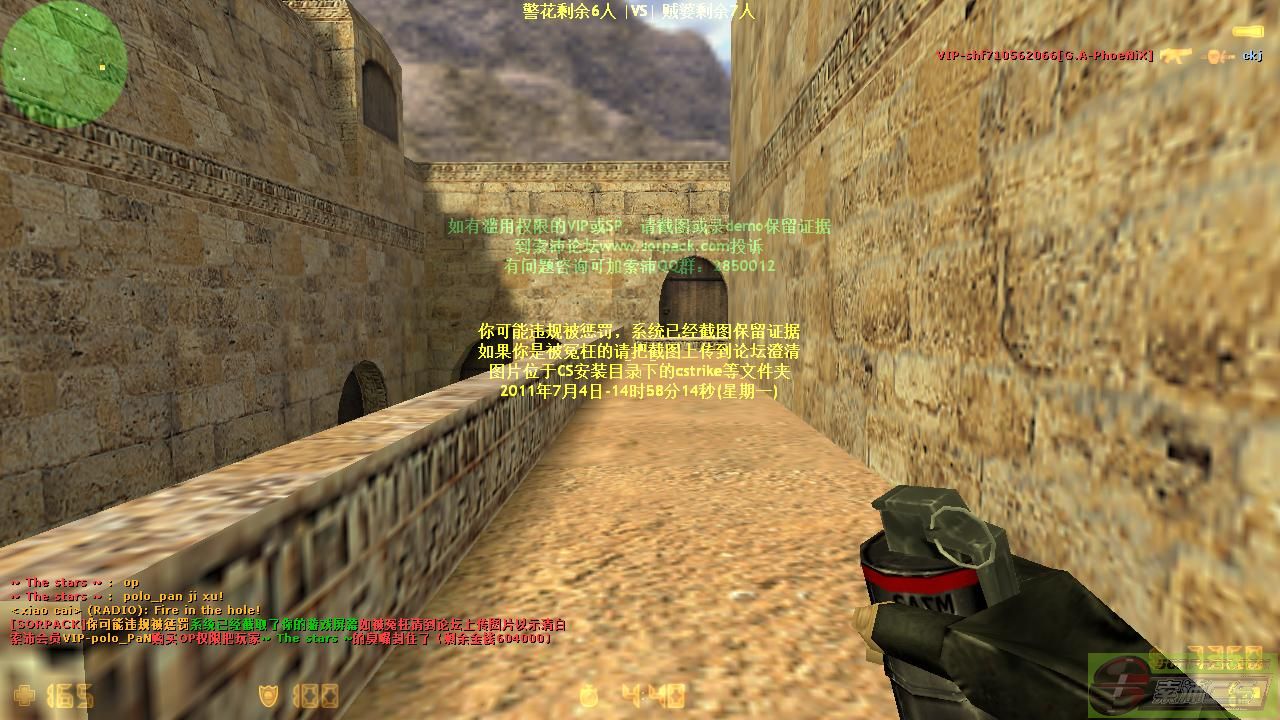
Task: Click the green circular radar minimap
Action: pyautogui.click(x=64, y=64)
